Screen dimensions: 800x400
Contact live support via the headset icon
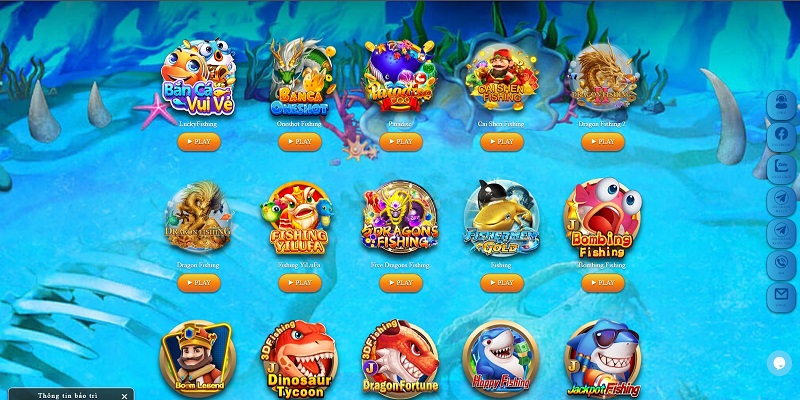point(781,103)
